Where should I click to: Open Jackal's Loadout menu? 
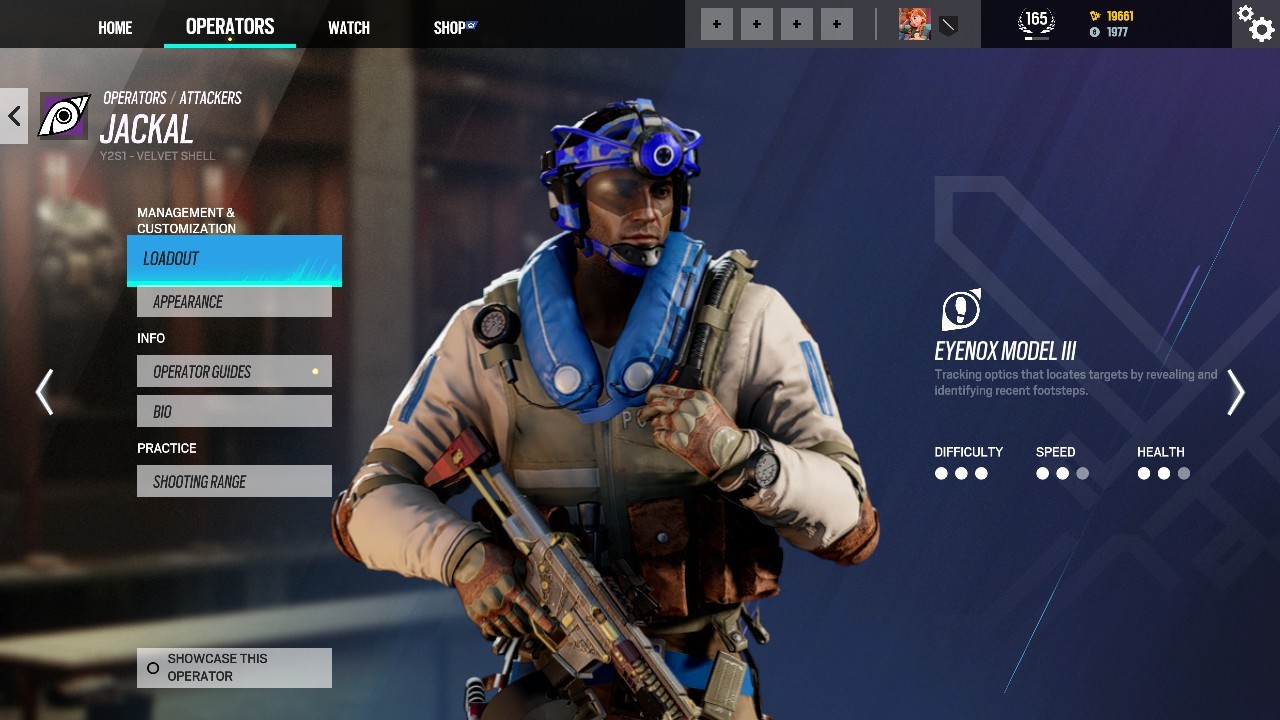pos(234,259)
